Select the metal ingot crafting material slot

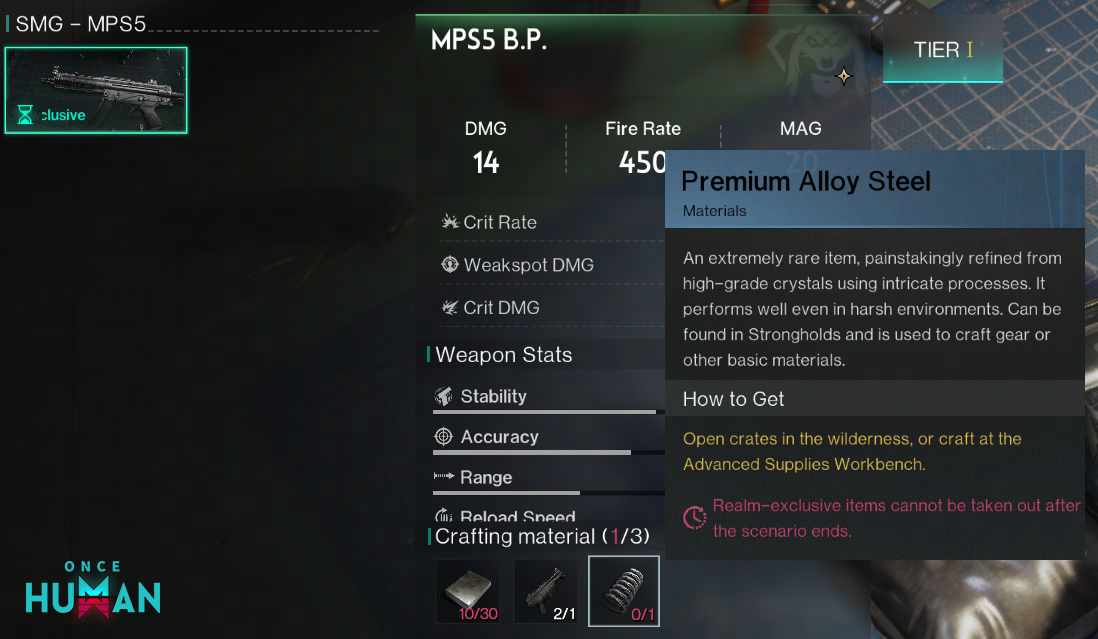click(x=467, y=591)
